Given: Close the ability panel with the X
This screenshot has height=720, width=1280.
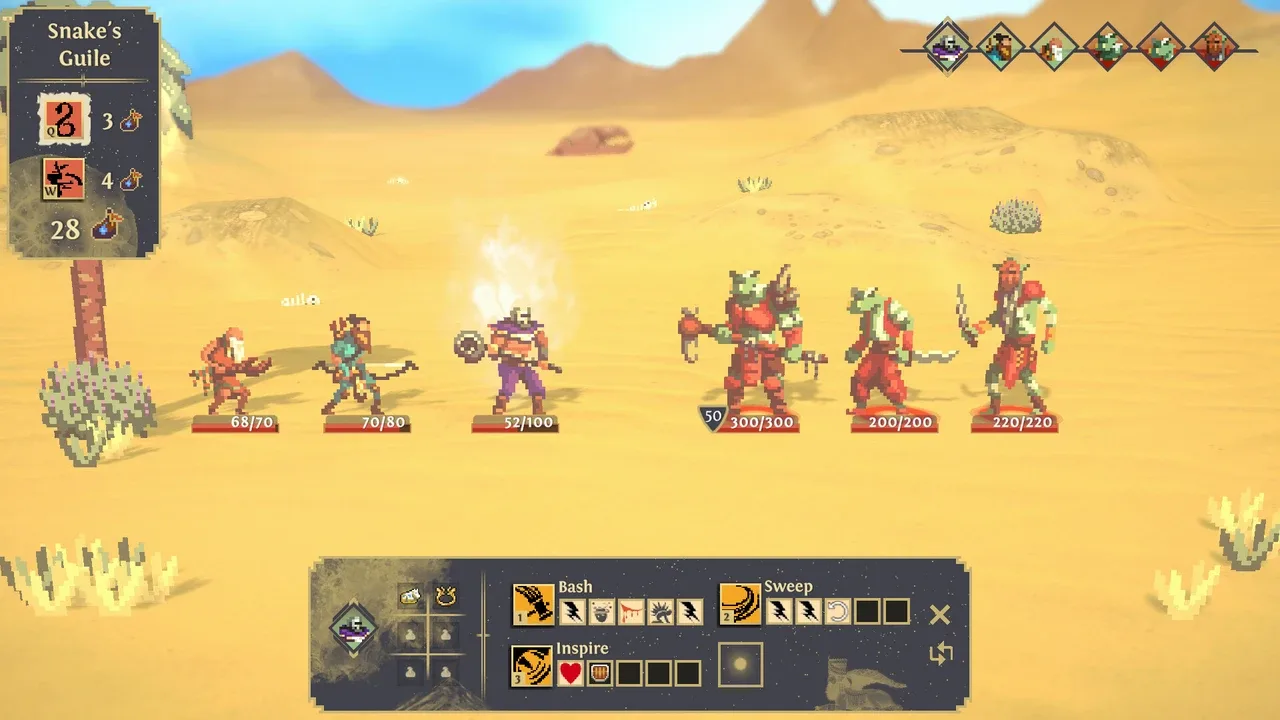Looking at the screenshot, I should pos(939,615).
